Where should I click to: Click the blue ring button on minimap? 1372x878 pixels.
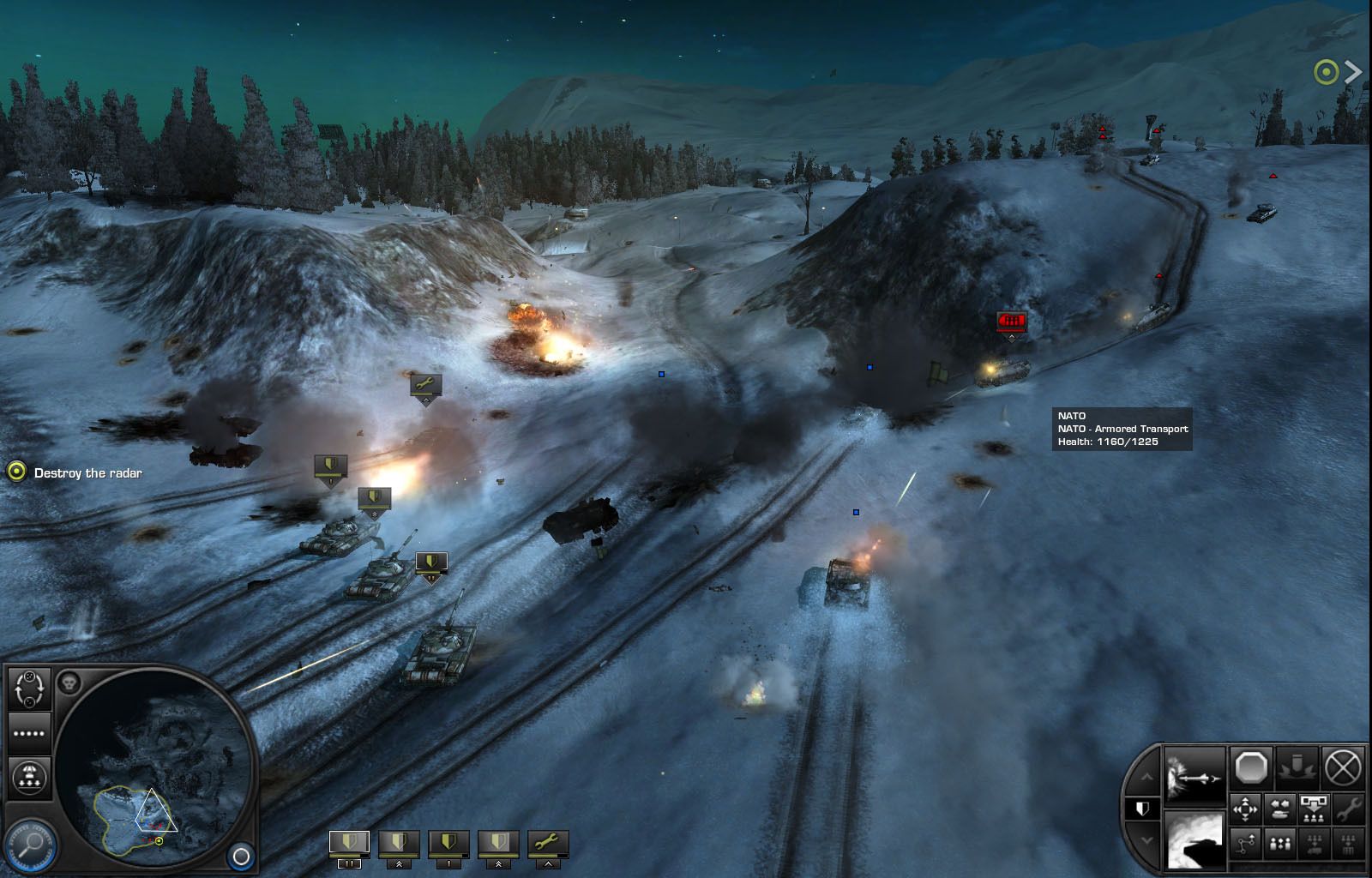[x=242, y=856]
